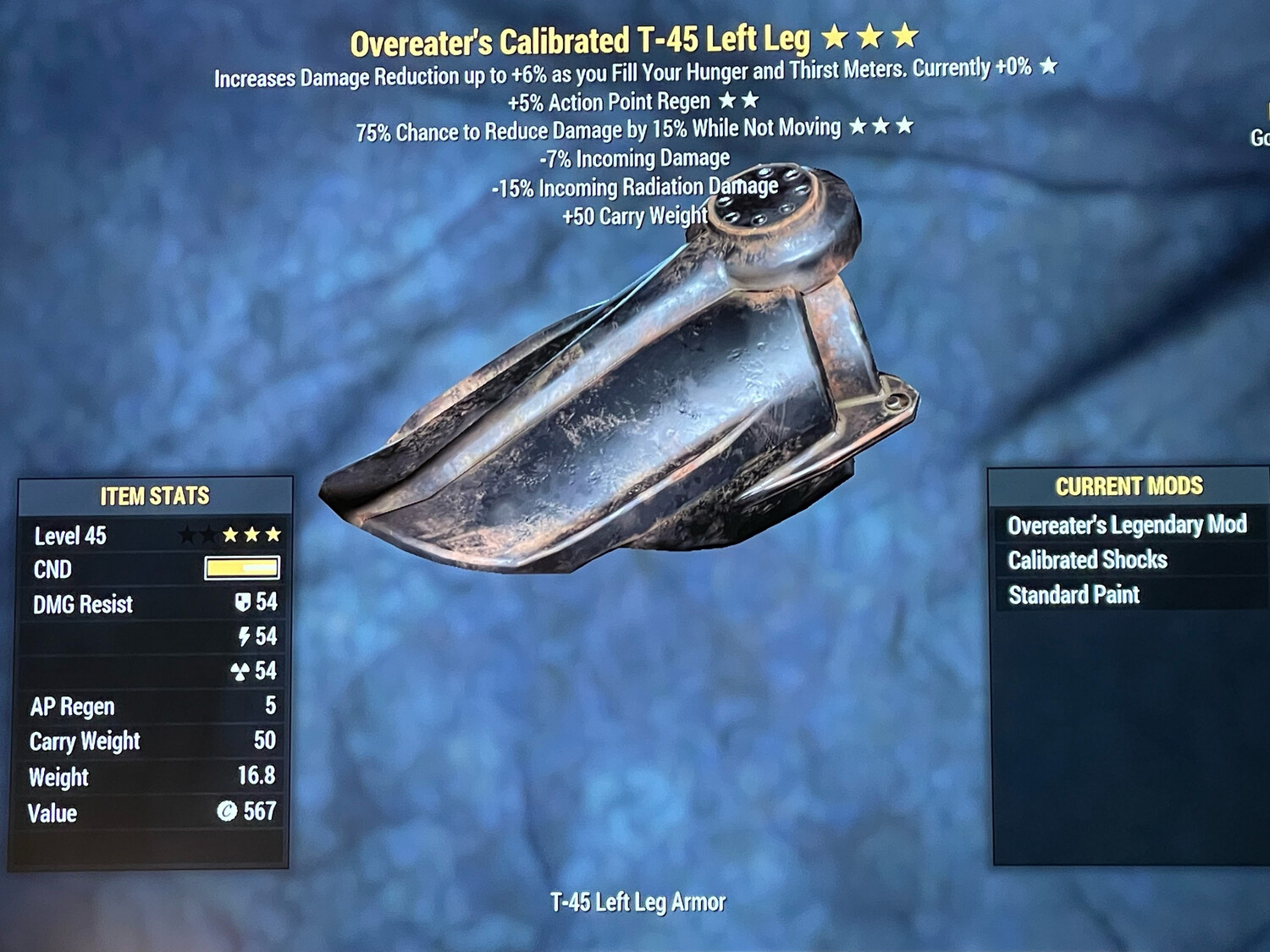
Task: Click the T-45 Left Leg Armor caption
Action: click(639, 902)
